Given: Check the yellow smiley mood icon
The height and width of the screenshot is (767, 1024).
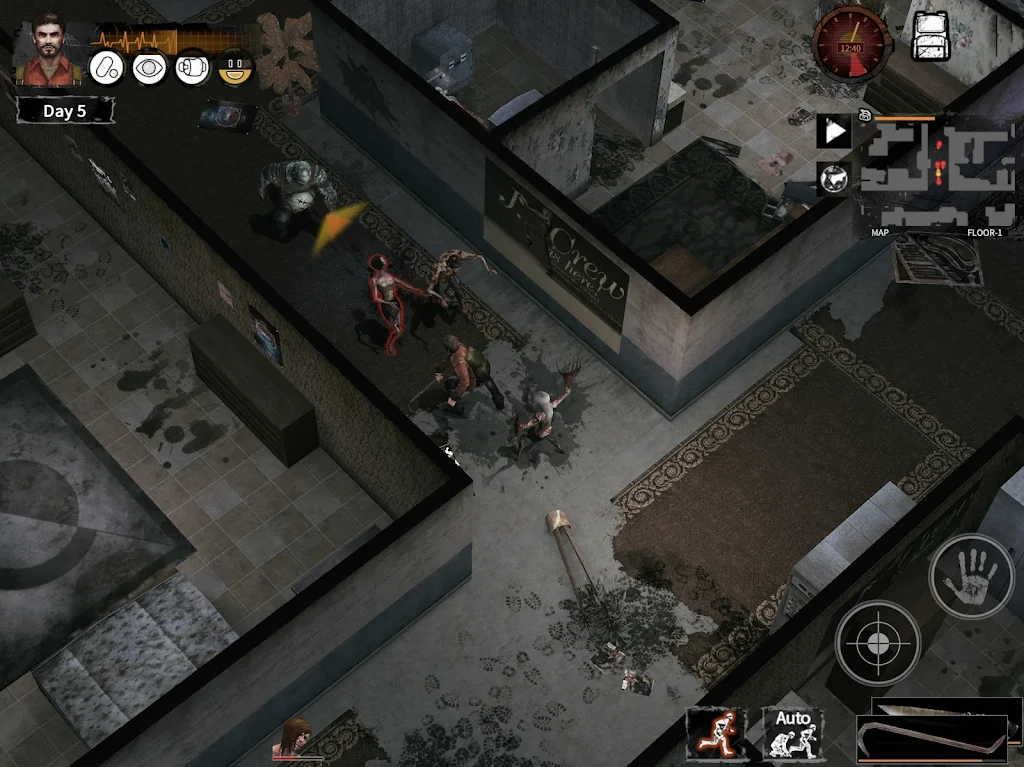Looking at the screenshot, I should [x=236, y=68].
